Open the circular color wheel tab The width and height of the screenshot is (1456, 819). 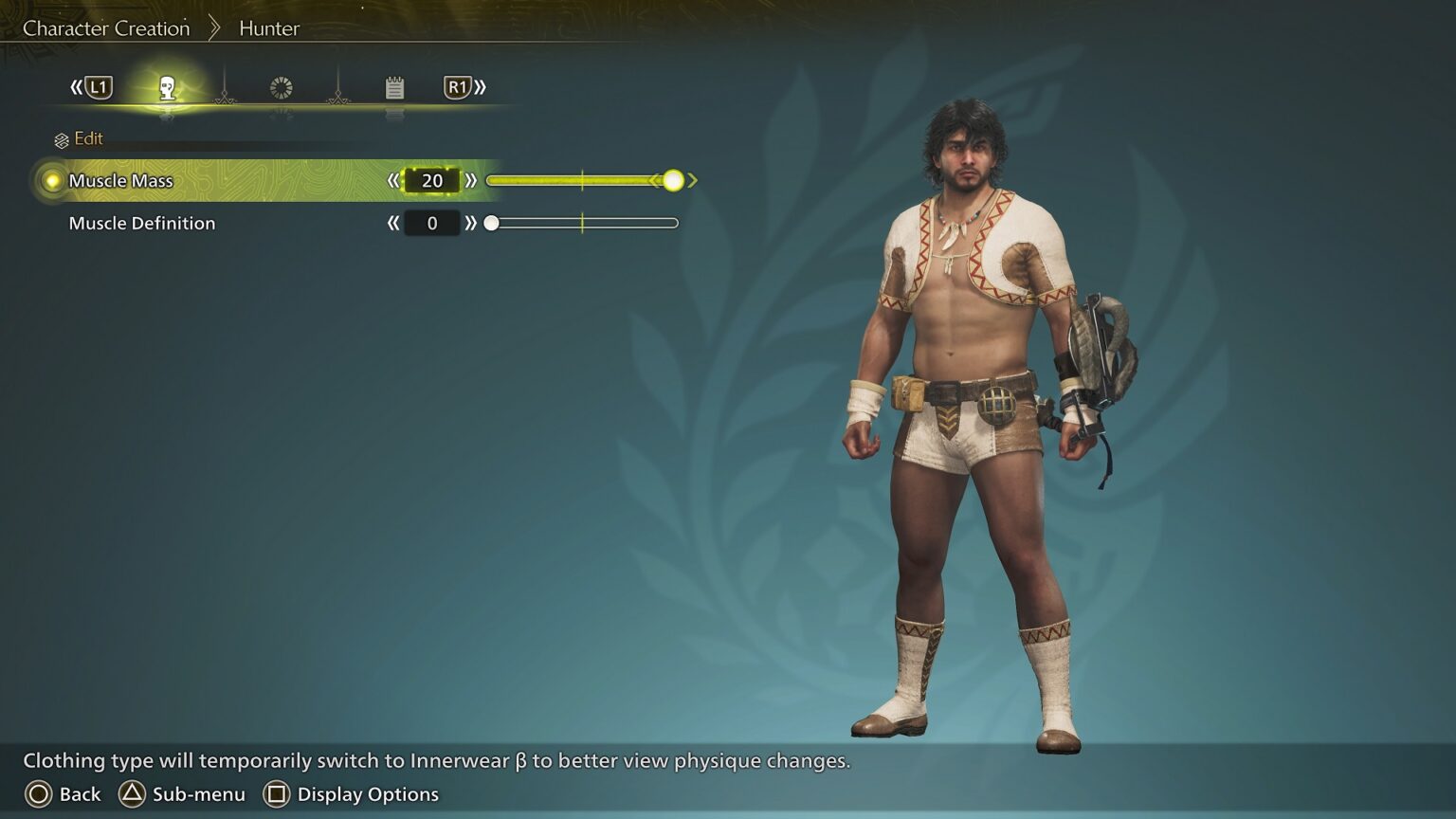point(282,88)
